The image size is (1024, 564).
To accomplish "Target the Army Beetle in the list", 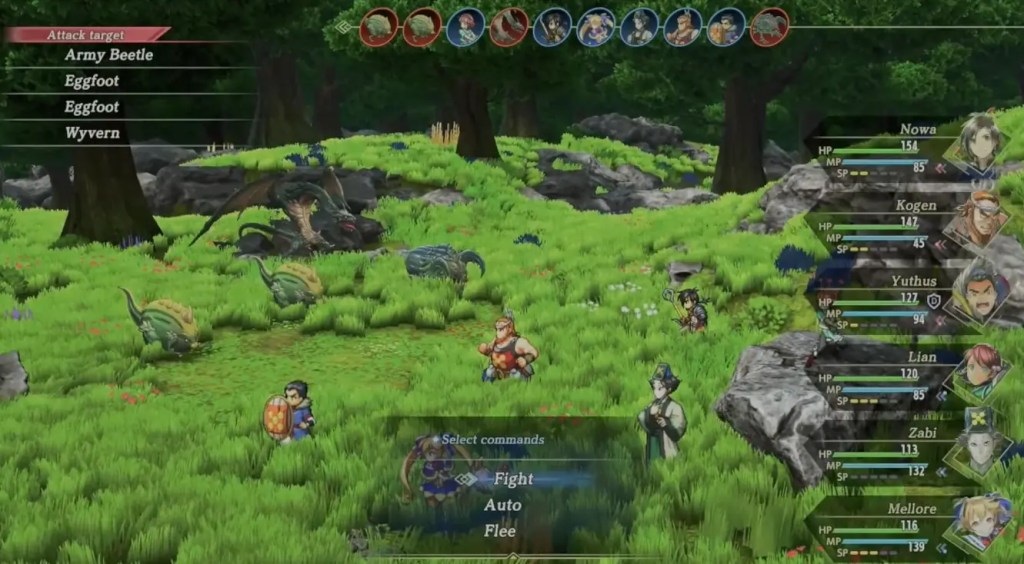I will click(108, 55).
